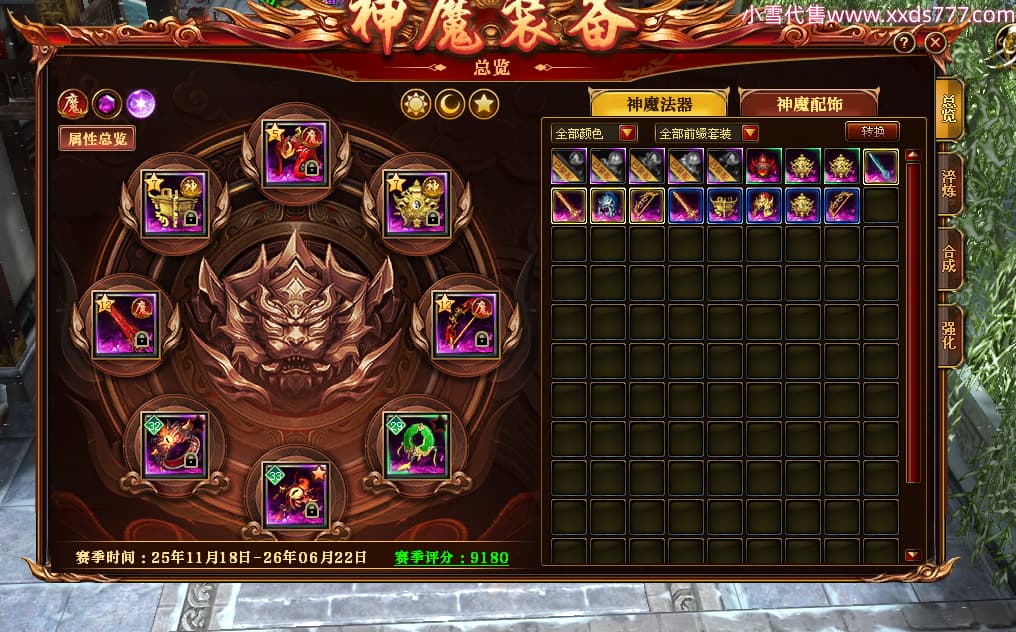
Task: Switch to the 神魔配饰 tab
Action: tap(808, 104)
